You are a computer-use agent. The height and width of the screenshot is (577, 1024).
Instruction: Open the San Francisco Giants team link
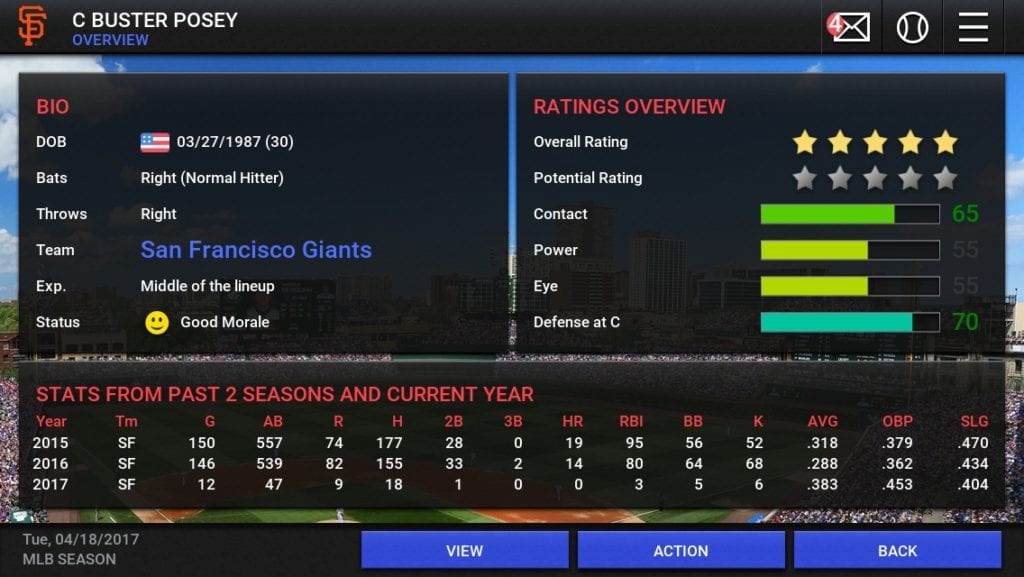tap(256, 250)
